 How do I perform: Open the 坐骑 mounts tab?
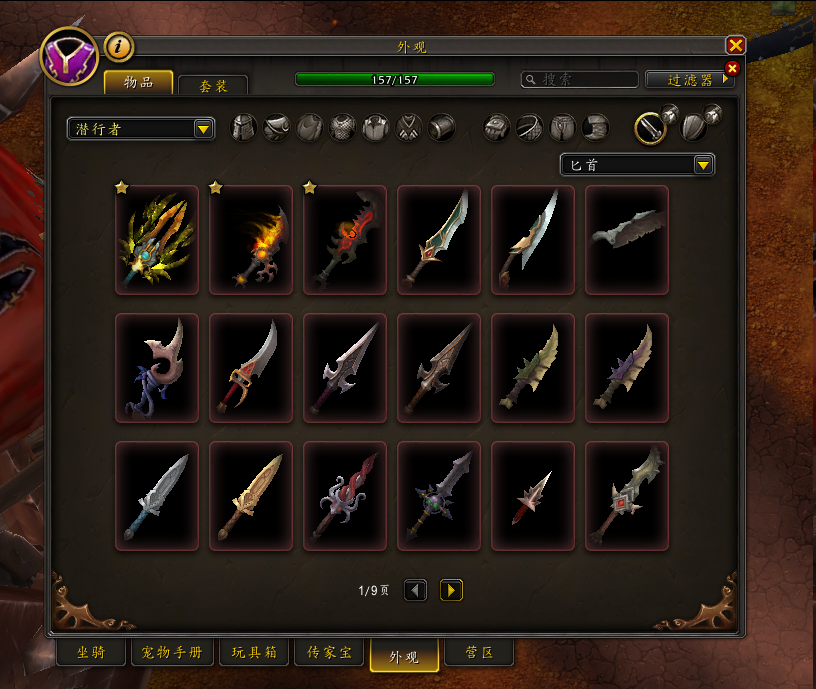pos(90,653)
